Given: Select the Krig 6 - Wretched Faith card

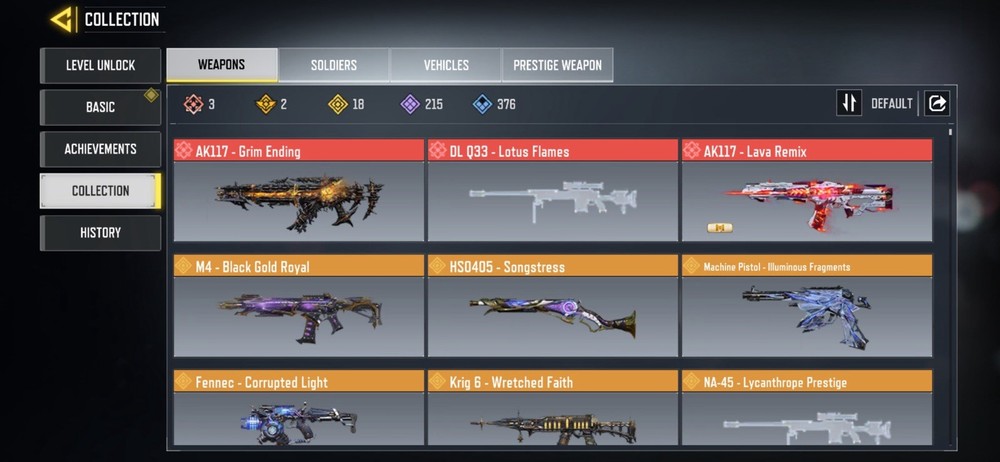Looking at the screenshot, I should [x=552, y=410].
